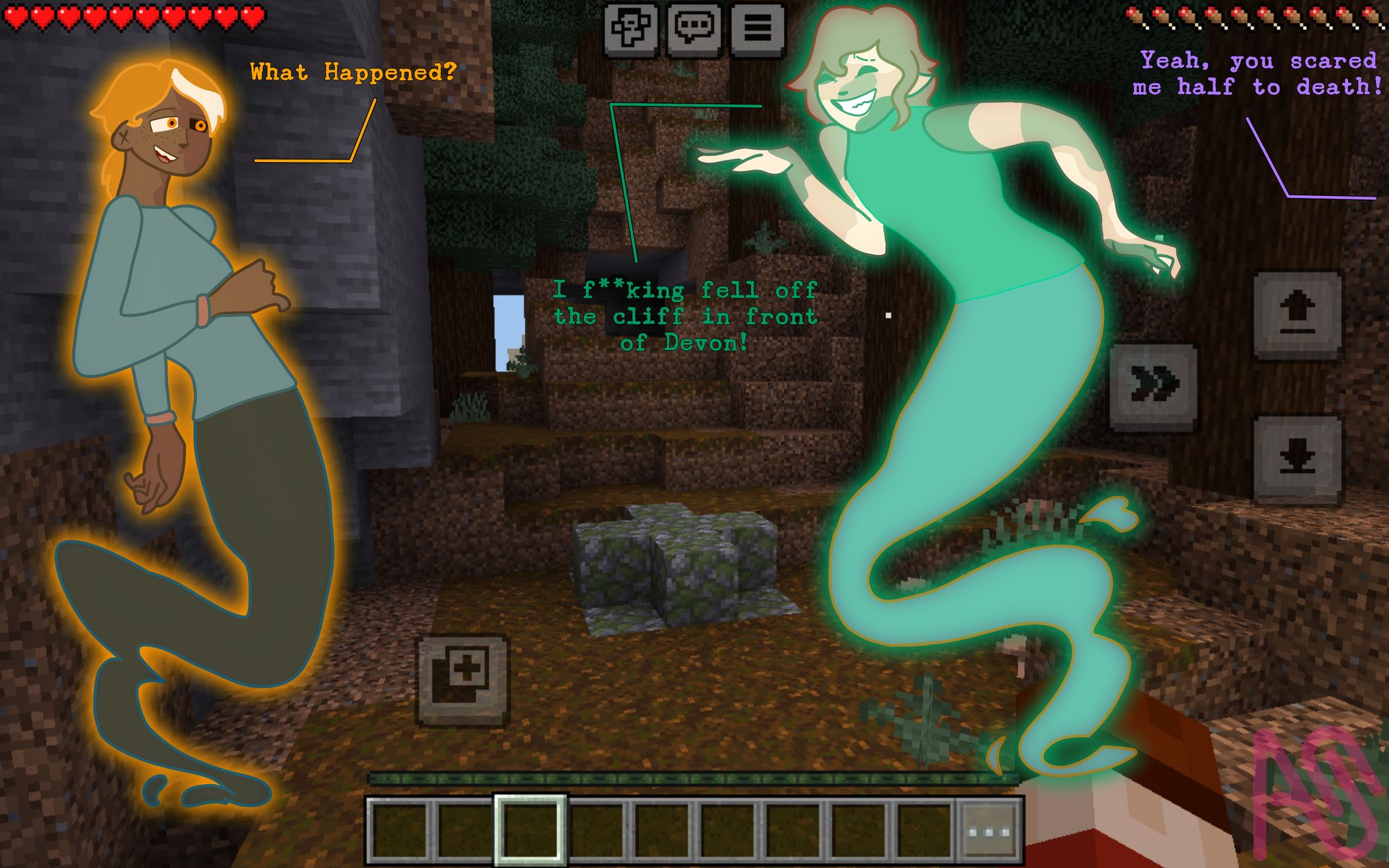Tap the jump up-arrow button
Image resolution: width=1389 pixels, height=868 pixels.
pos(1297,315)
